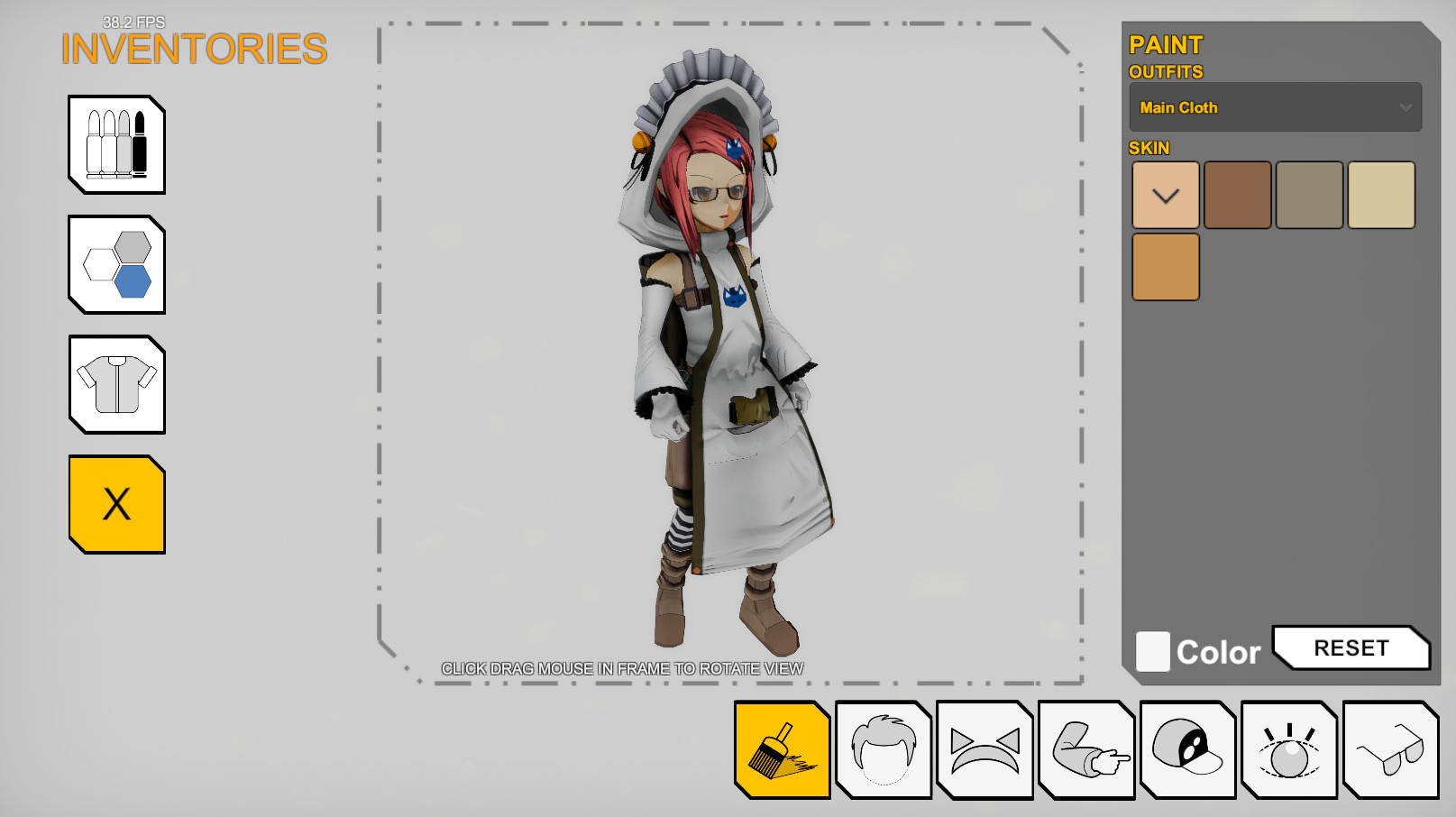Open the ammunition inventory icon
The image size is (1456, 817).
116,145
